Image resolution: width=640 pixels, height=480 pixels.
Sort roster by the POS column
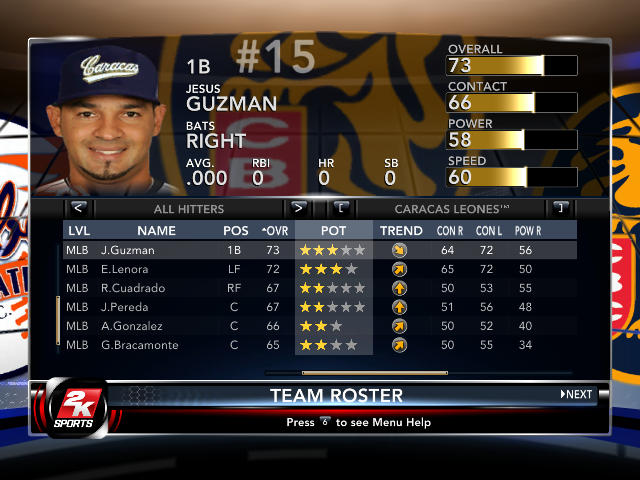(x=236, y=231)
